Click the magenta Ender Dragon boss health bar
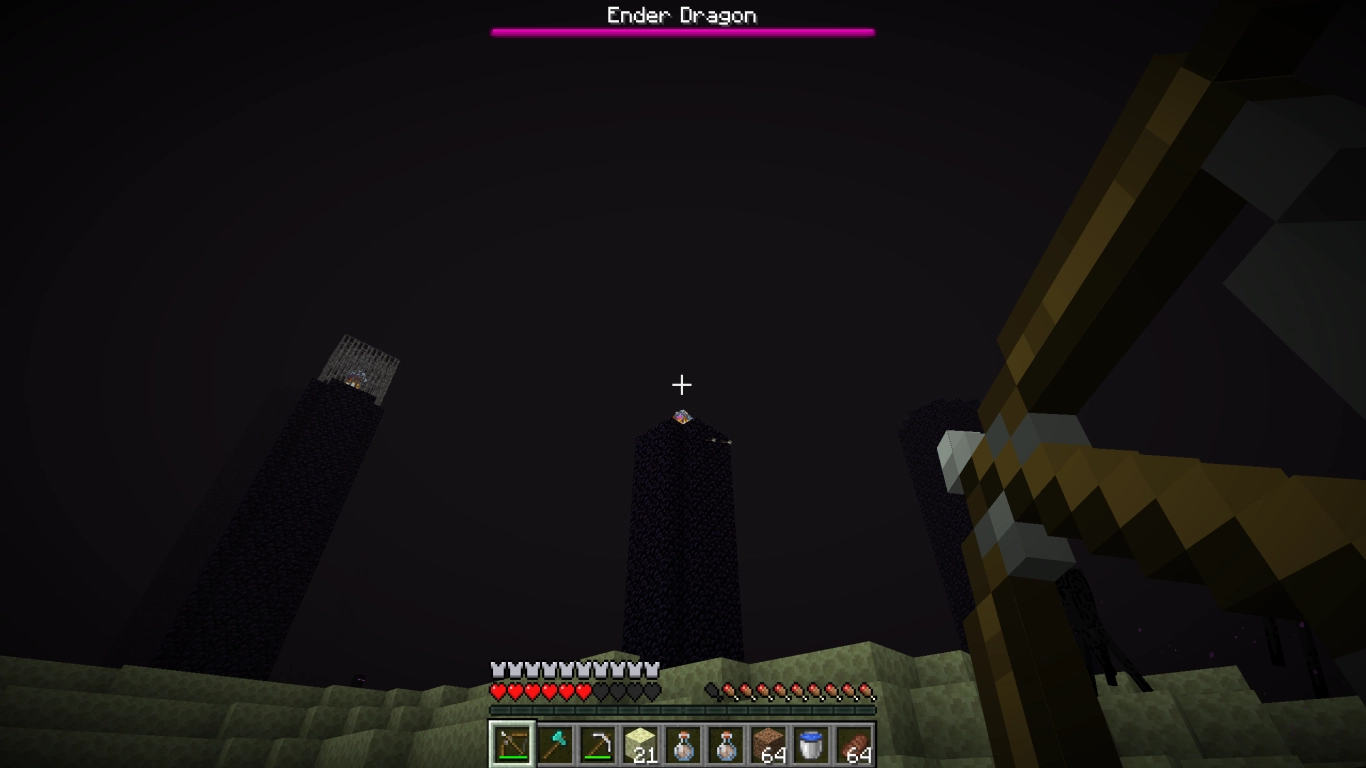Image resolution: width=1366 pixels, height=768 pixels. (x=683, y=31)
